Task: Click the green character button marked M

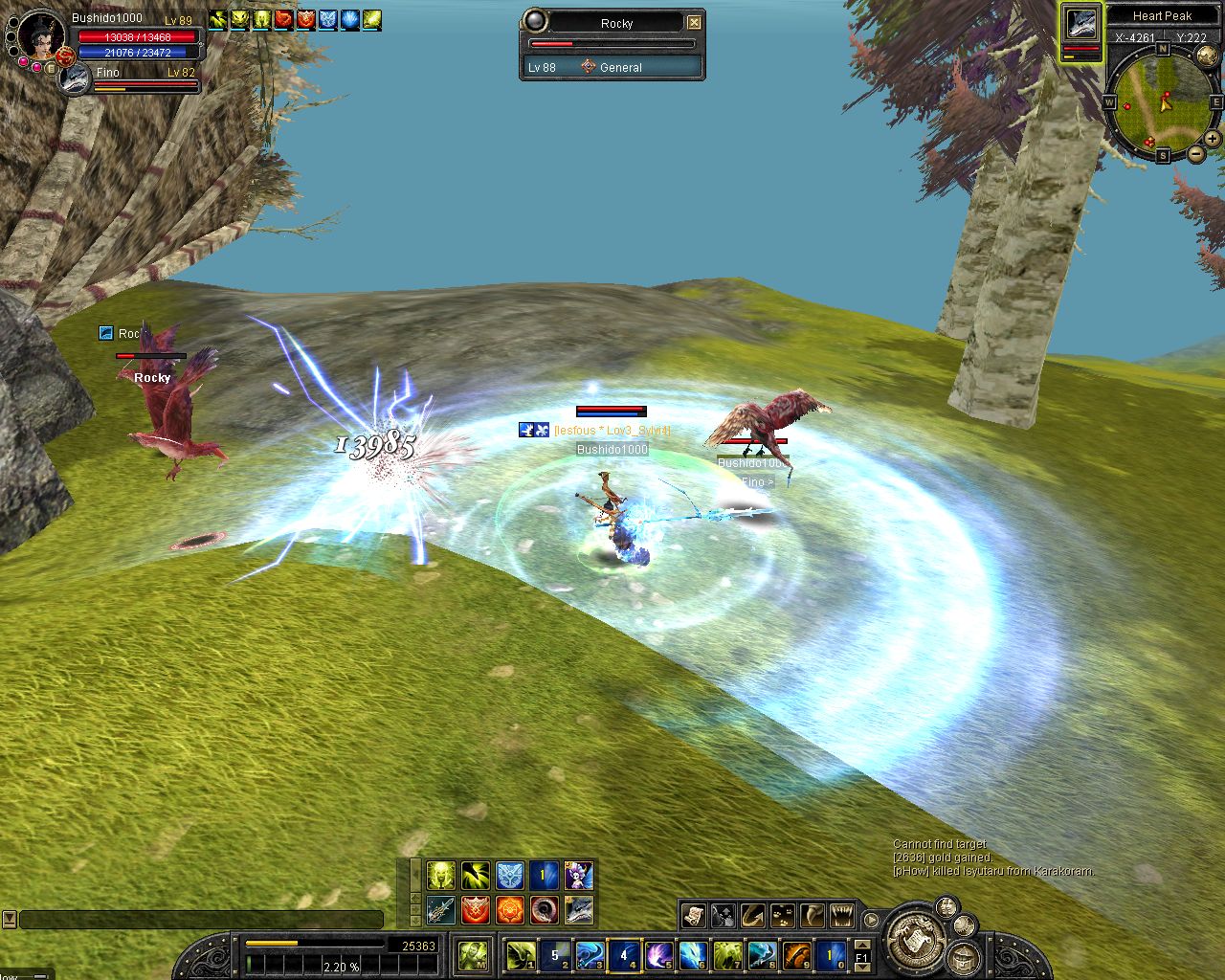Action: pos(473,954)
